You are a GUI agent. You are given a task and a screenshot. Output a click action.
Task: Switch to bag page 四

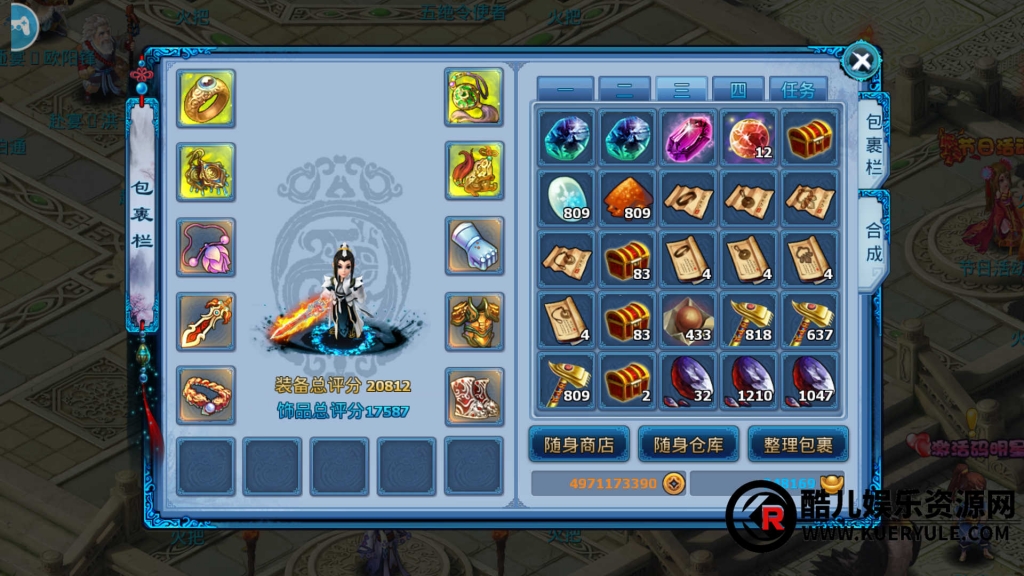[739, 90]
